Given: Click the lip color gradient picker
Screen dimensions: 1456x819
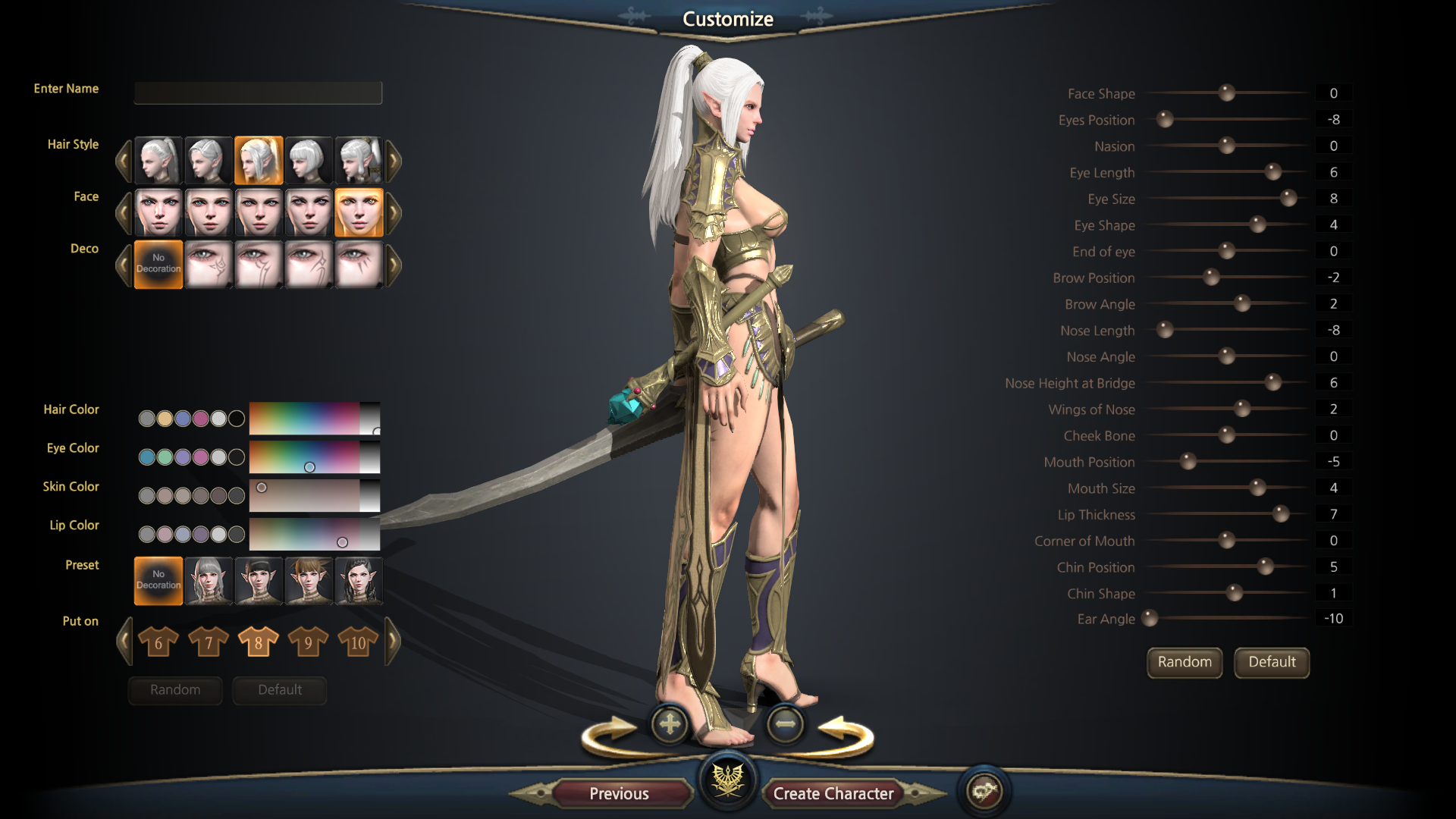Looking at the screenshot, I should 314,535.
